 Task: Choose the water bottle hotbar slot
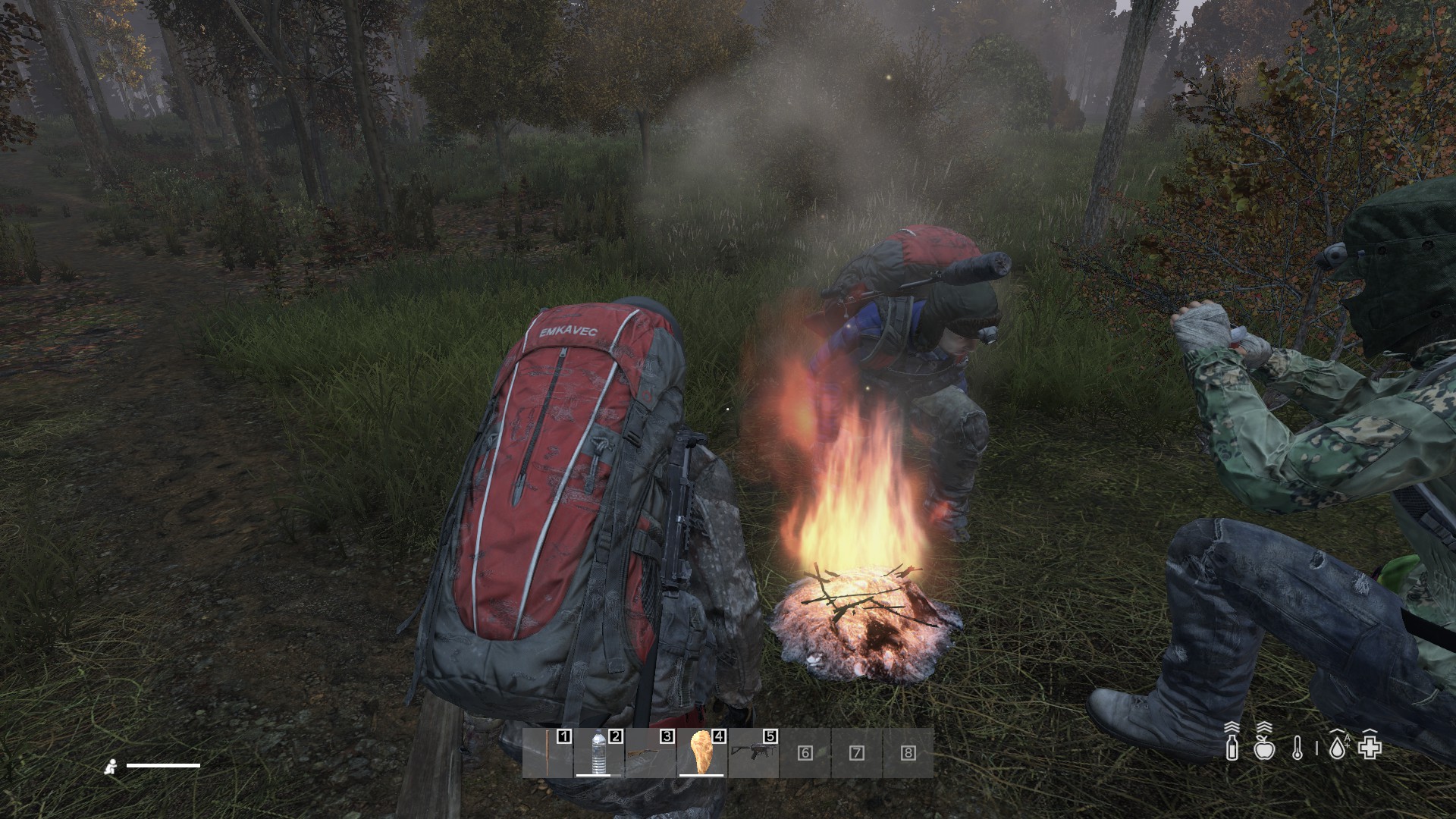pyautogui.click(x=599, y=752)
